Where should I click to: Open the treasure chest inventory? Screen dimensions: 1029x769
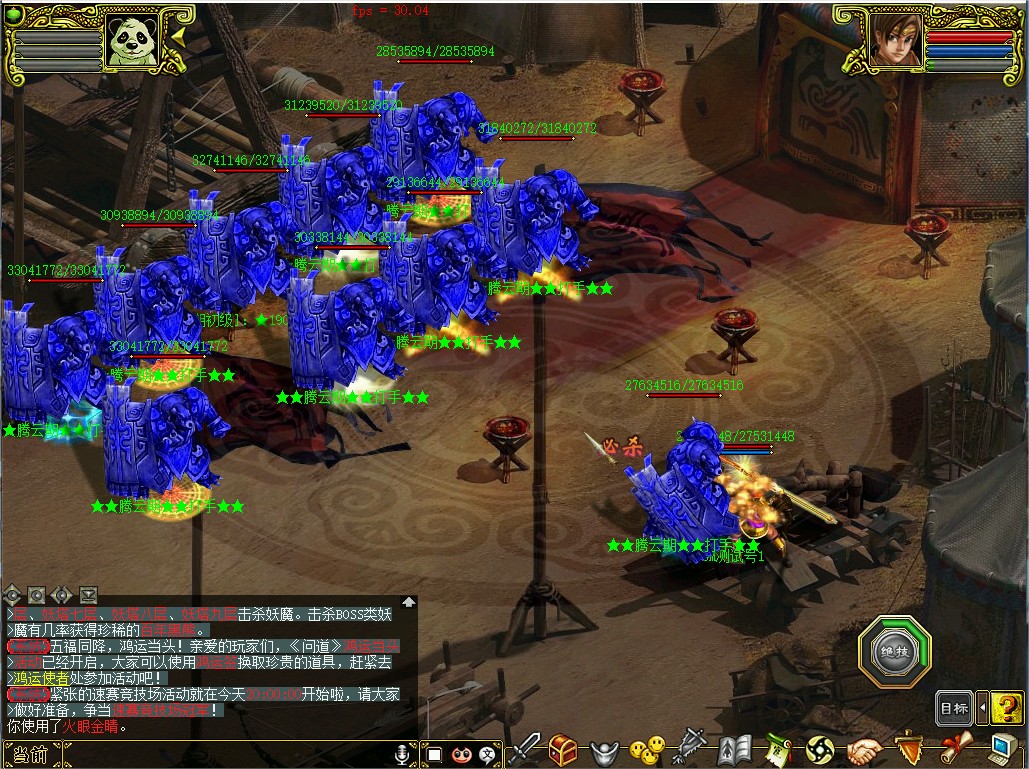click(564, 749)
